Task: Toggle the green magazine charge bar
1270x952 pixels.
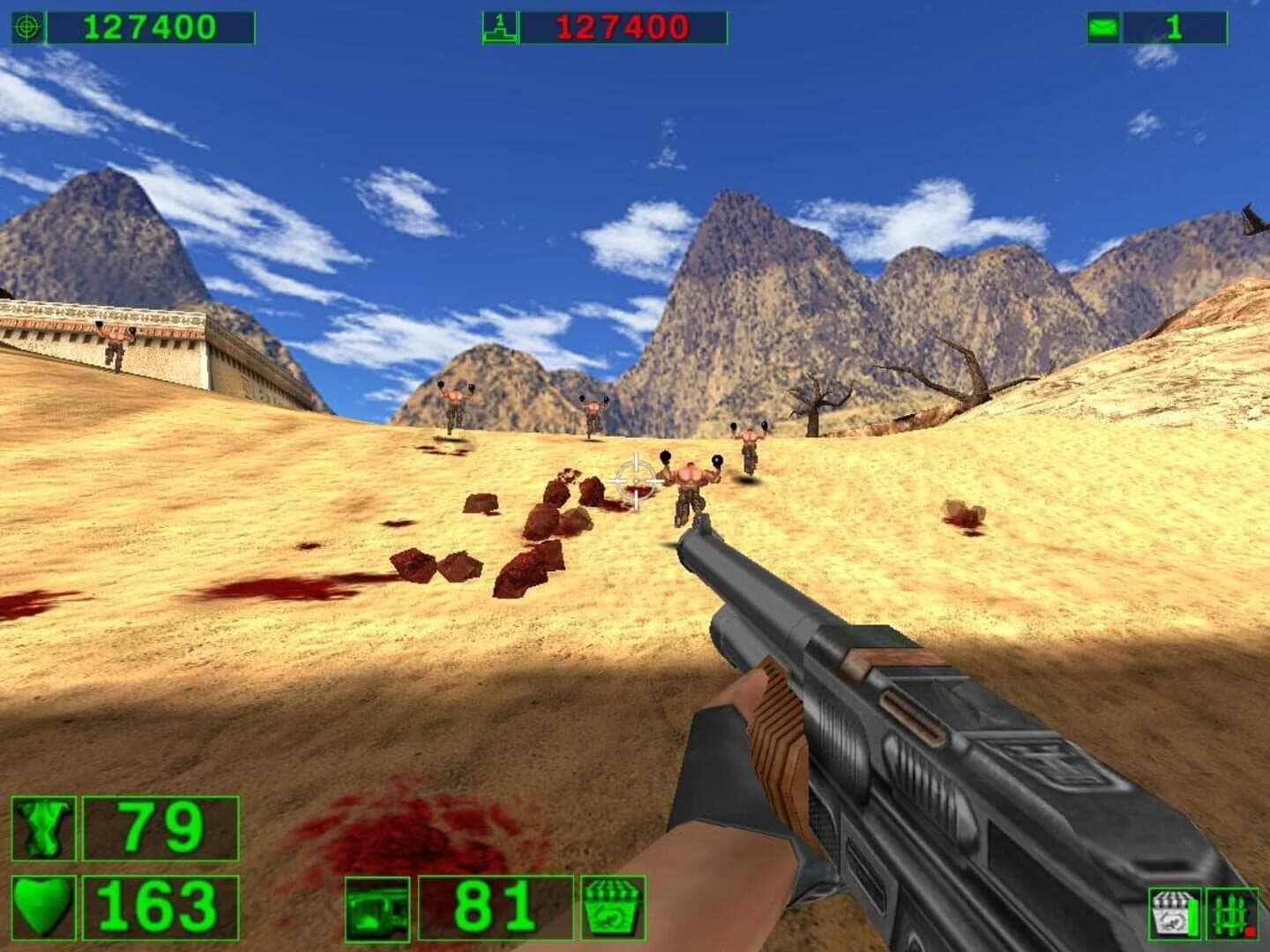Action: tap(1191, 917)
